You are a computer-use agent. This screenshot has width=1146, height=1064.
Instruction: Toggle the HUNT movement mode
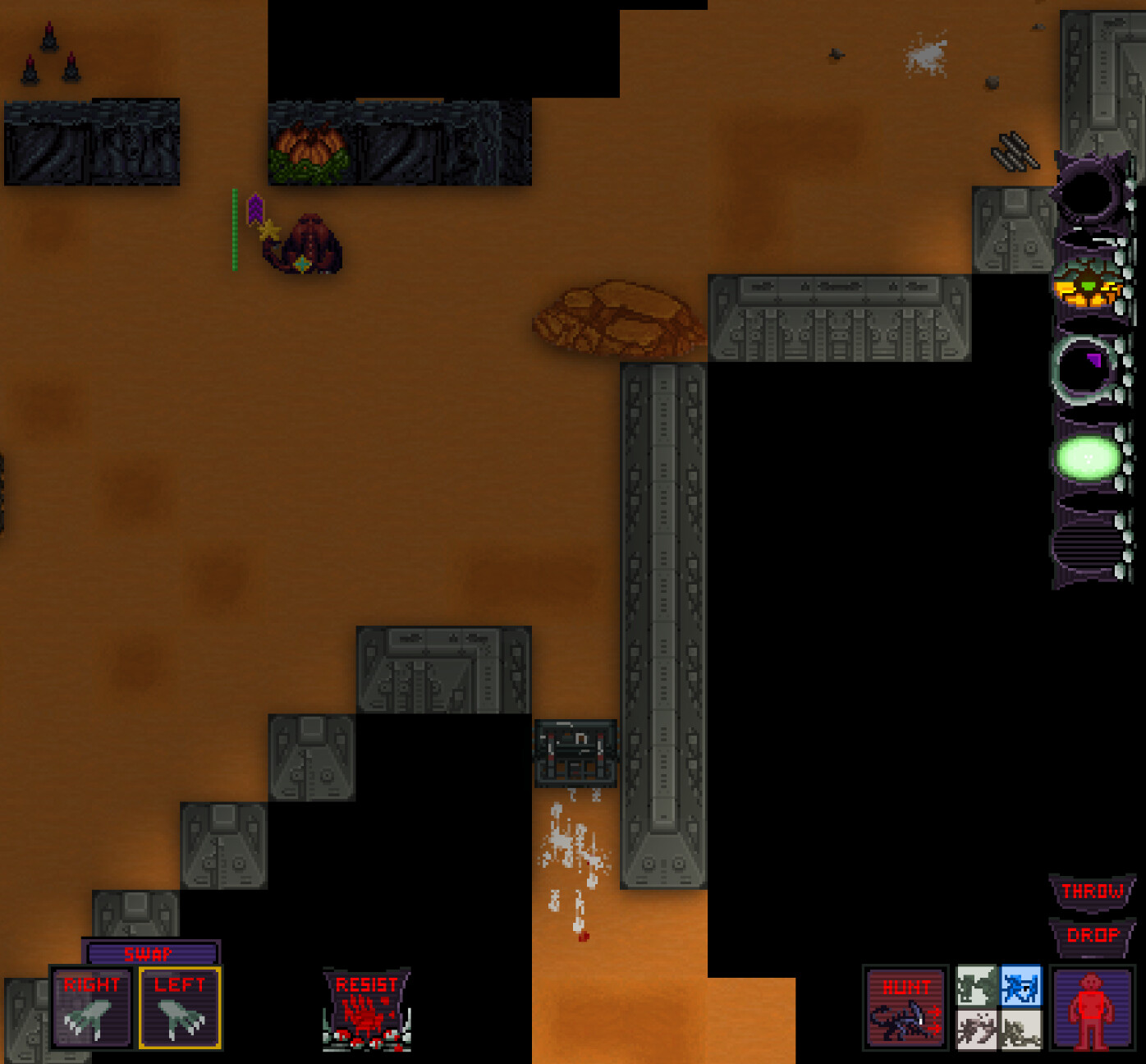click(x=905, y=1008)
